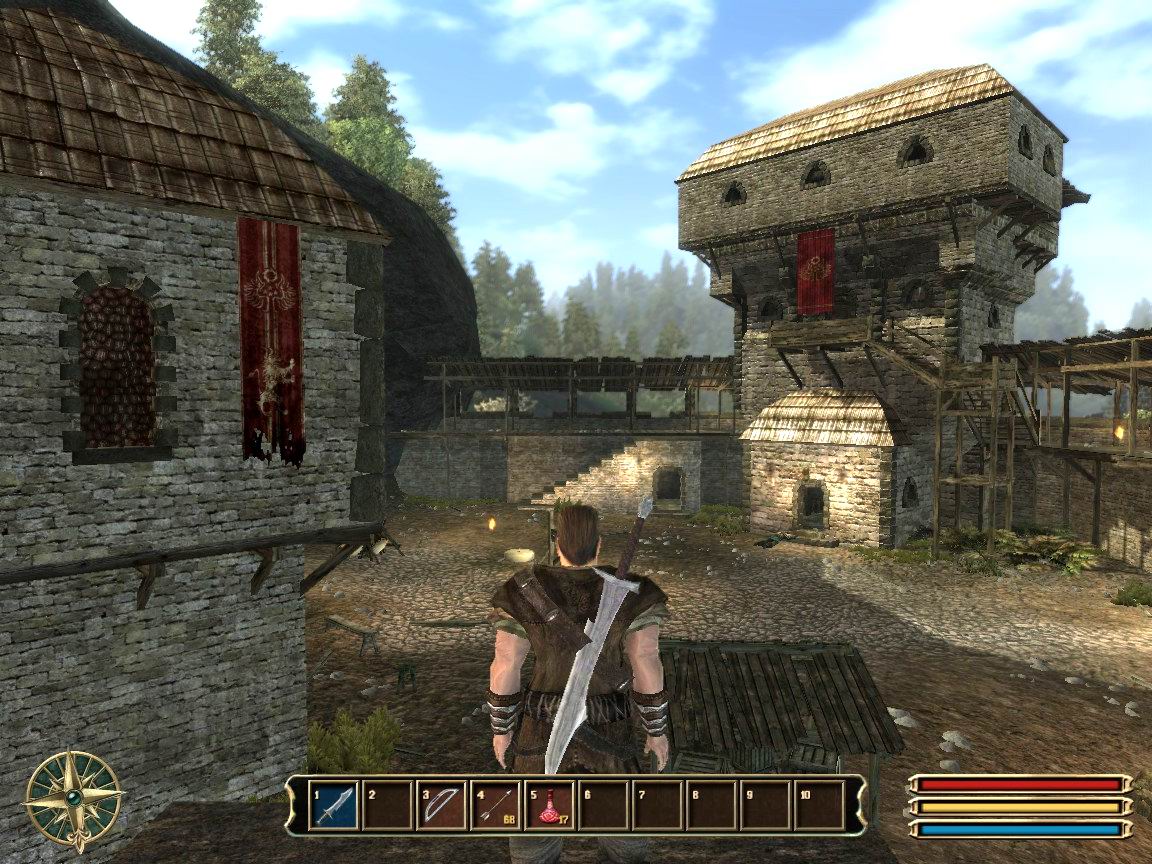Choose the arrows stack showing 68
Screen dimensions: 1152x864
click(x=495, y=805)
